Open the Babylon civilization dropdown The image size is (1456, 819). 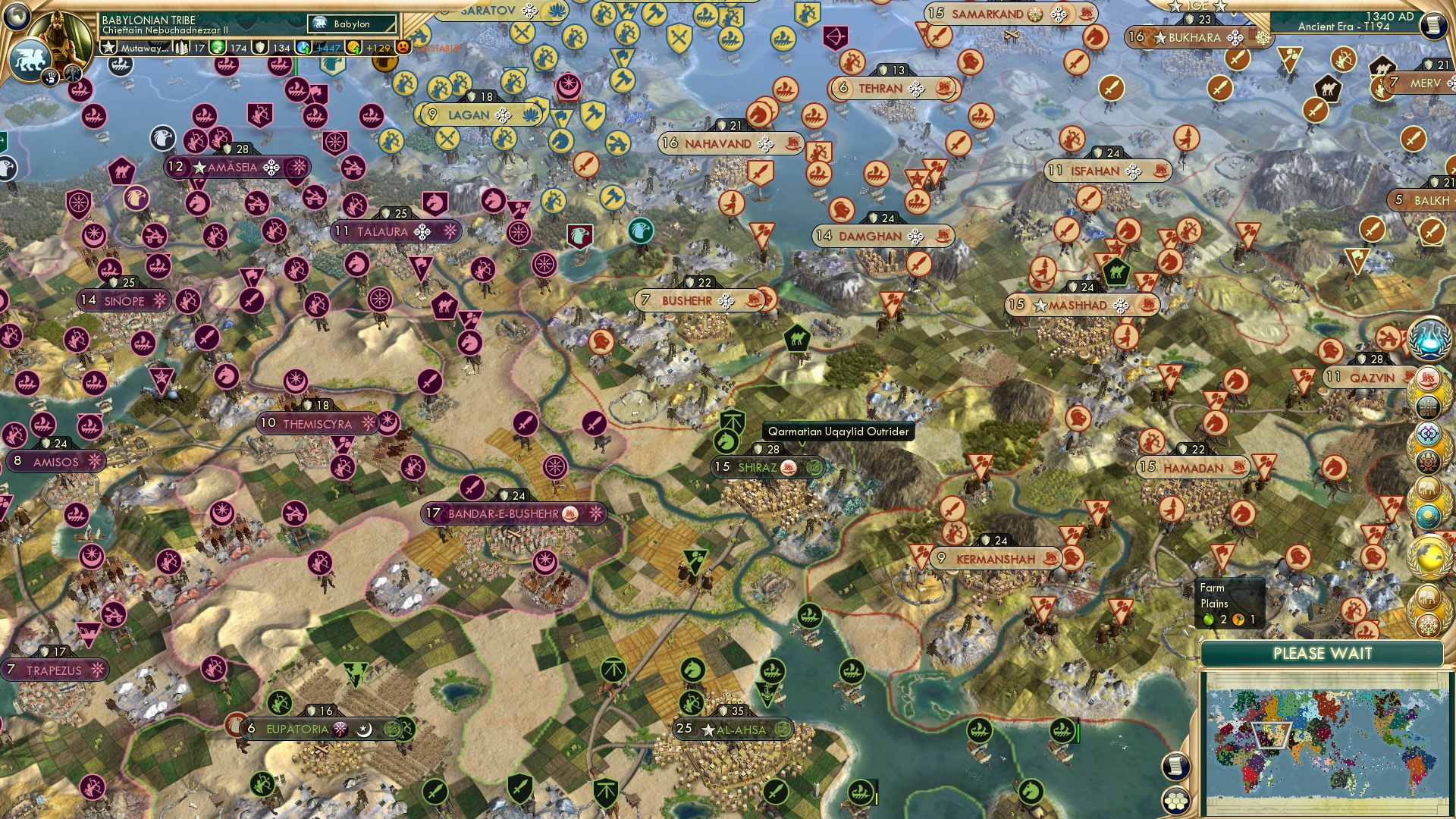pyautogui.click(x=351, y=24)
